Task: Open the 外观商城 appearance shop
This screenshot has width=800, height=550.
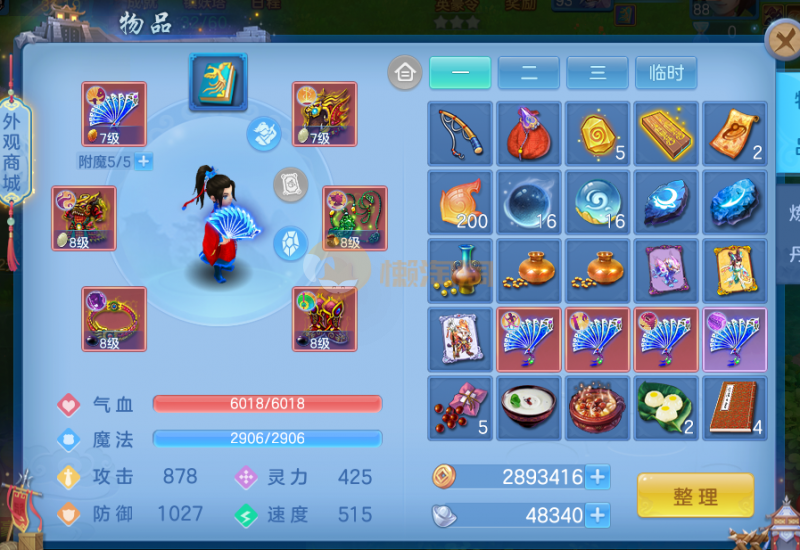Action: coord(12,155)
